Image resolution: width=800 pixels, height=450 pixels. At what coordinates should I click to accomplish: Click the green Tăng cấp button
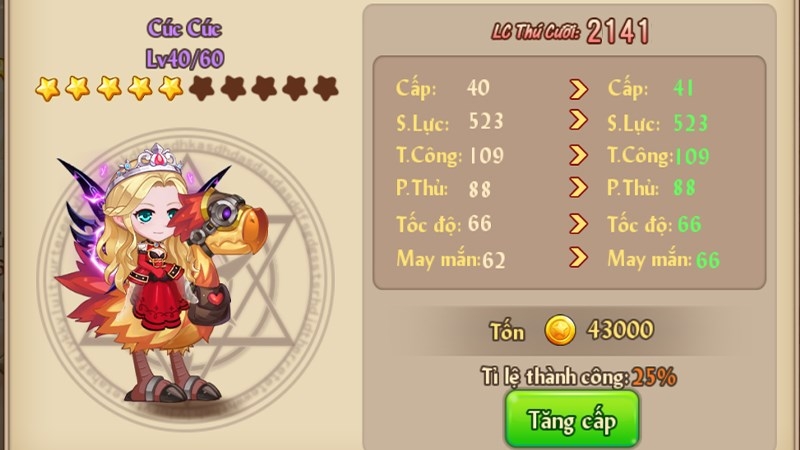pyautogui.click(x=571, y=420)
